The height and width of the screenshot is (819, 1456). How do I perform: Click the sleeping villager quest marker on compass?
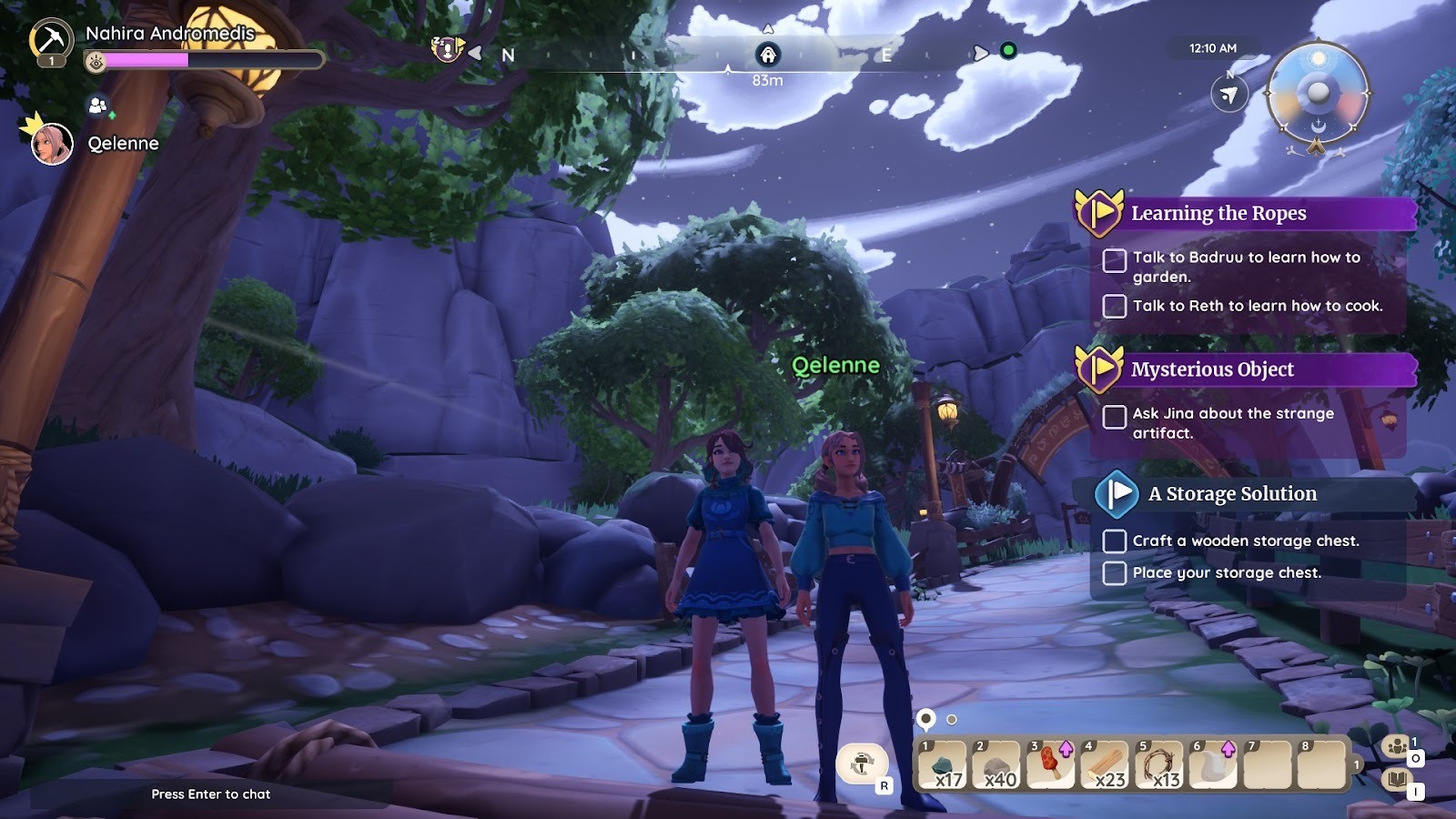coord(446,49)
